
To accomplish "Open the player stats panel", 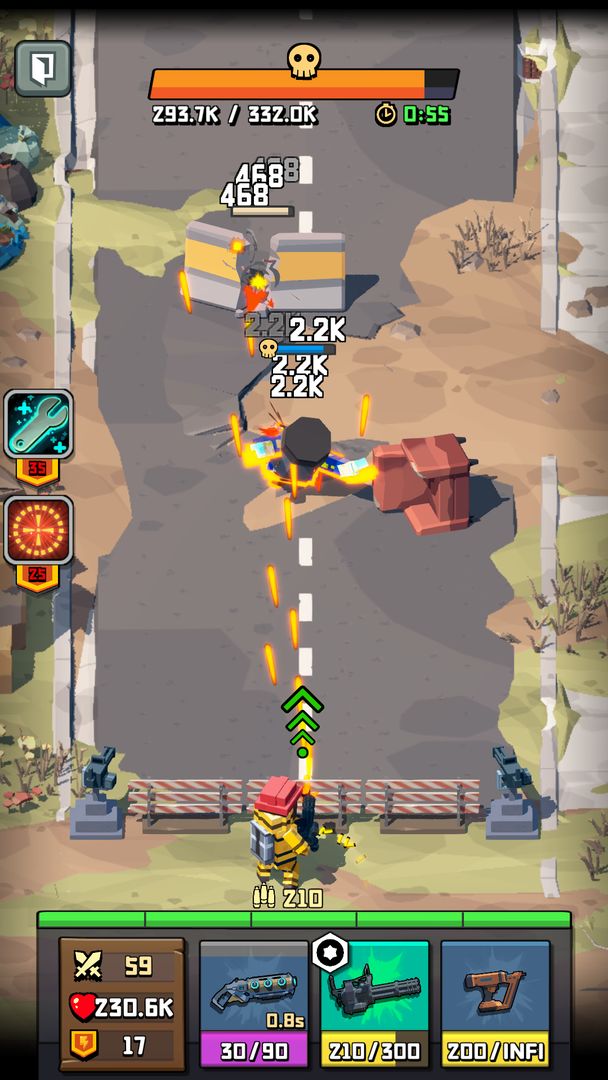I will point(122,1005).
